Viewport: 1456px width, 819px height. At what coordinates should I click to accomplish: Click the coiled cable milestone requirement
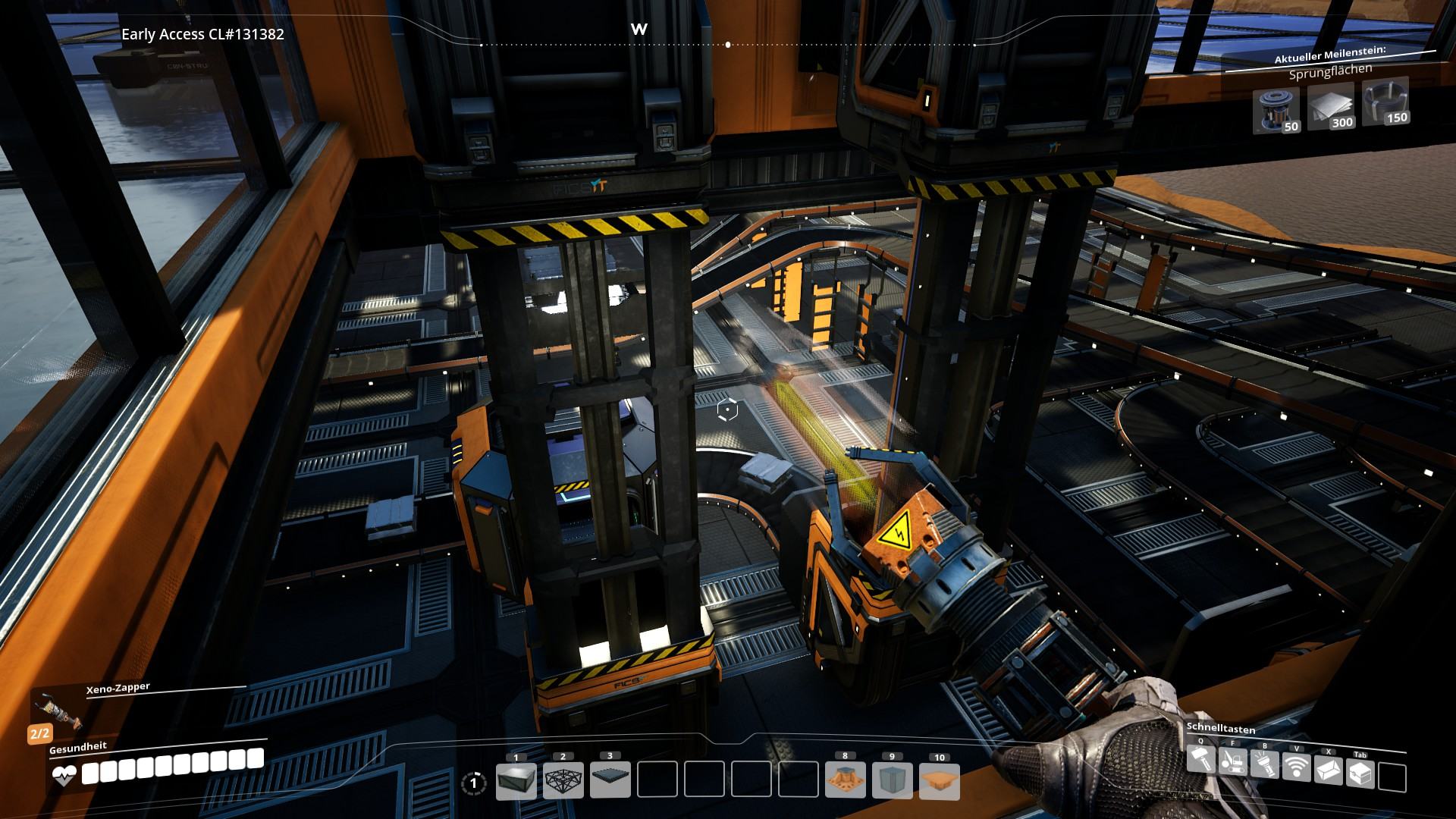(1385, 100)
